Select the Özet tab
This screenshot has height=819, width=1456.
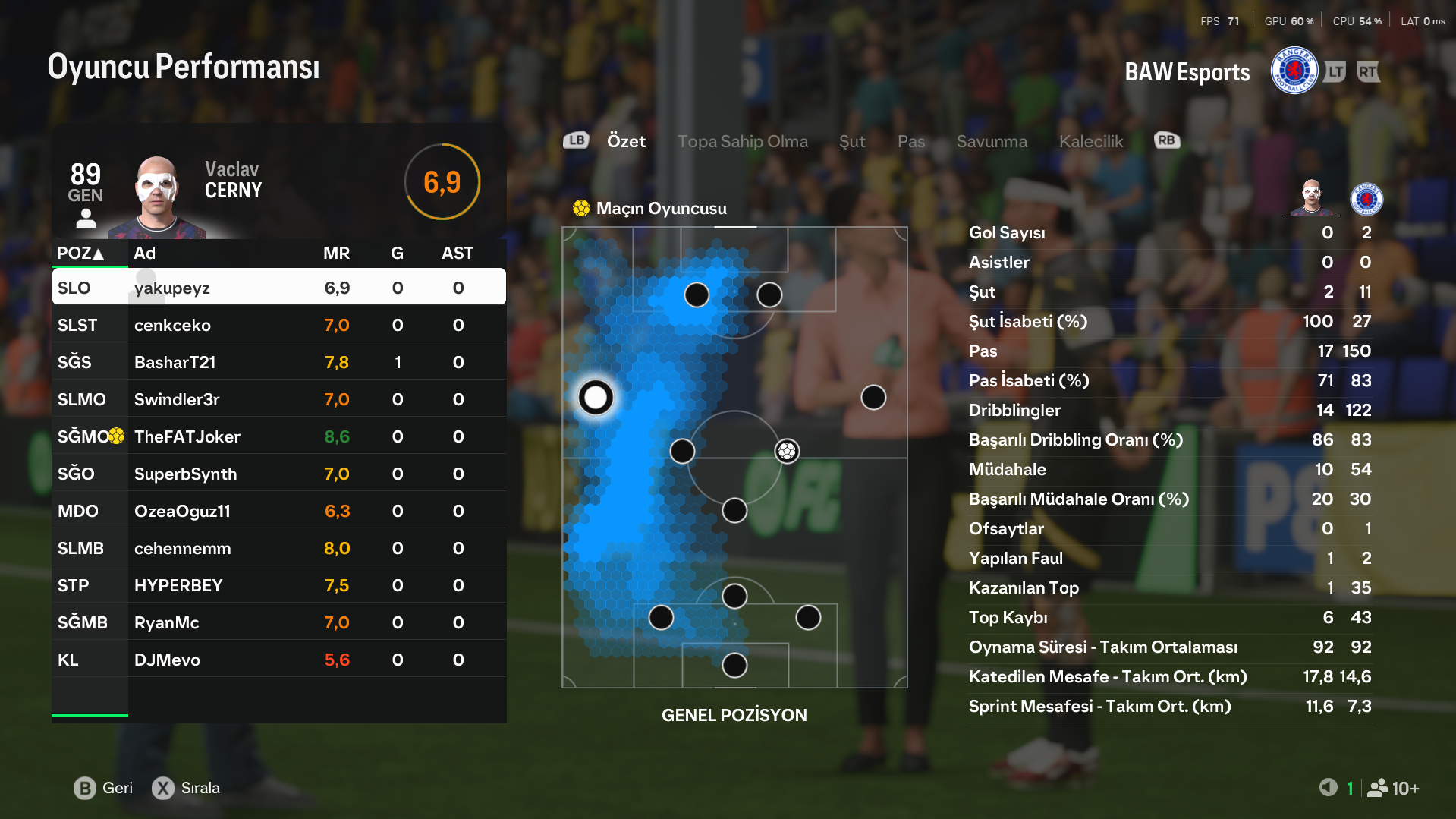[x=626, y=141]
